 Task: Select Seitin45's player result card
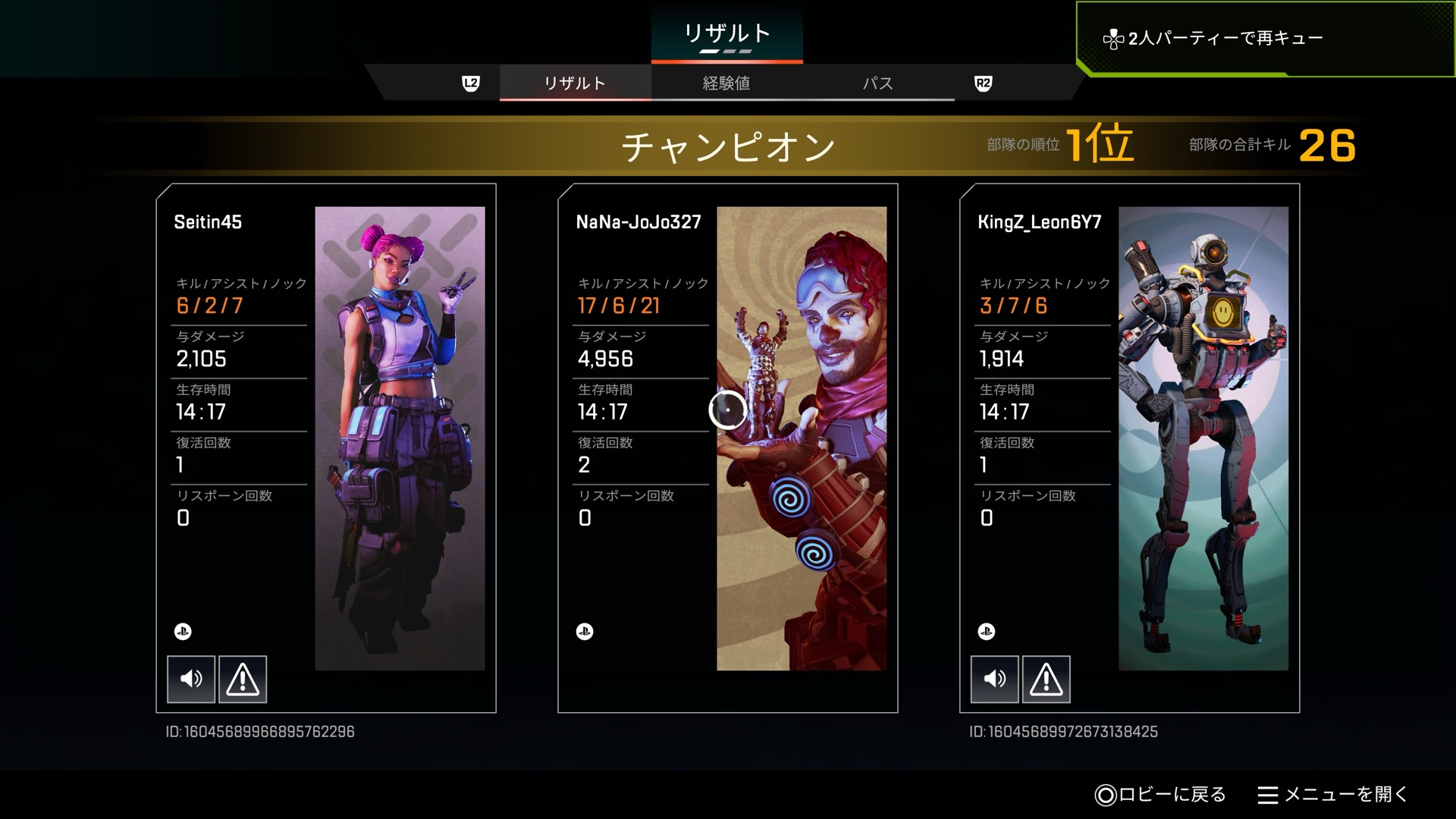(x=326, y=447)
